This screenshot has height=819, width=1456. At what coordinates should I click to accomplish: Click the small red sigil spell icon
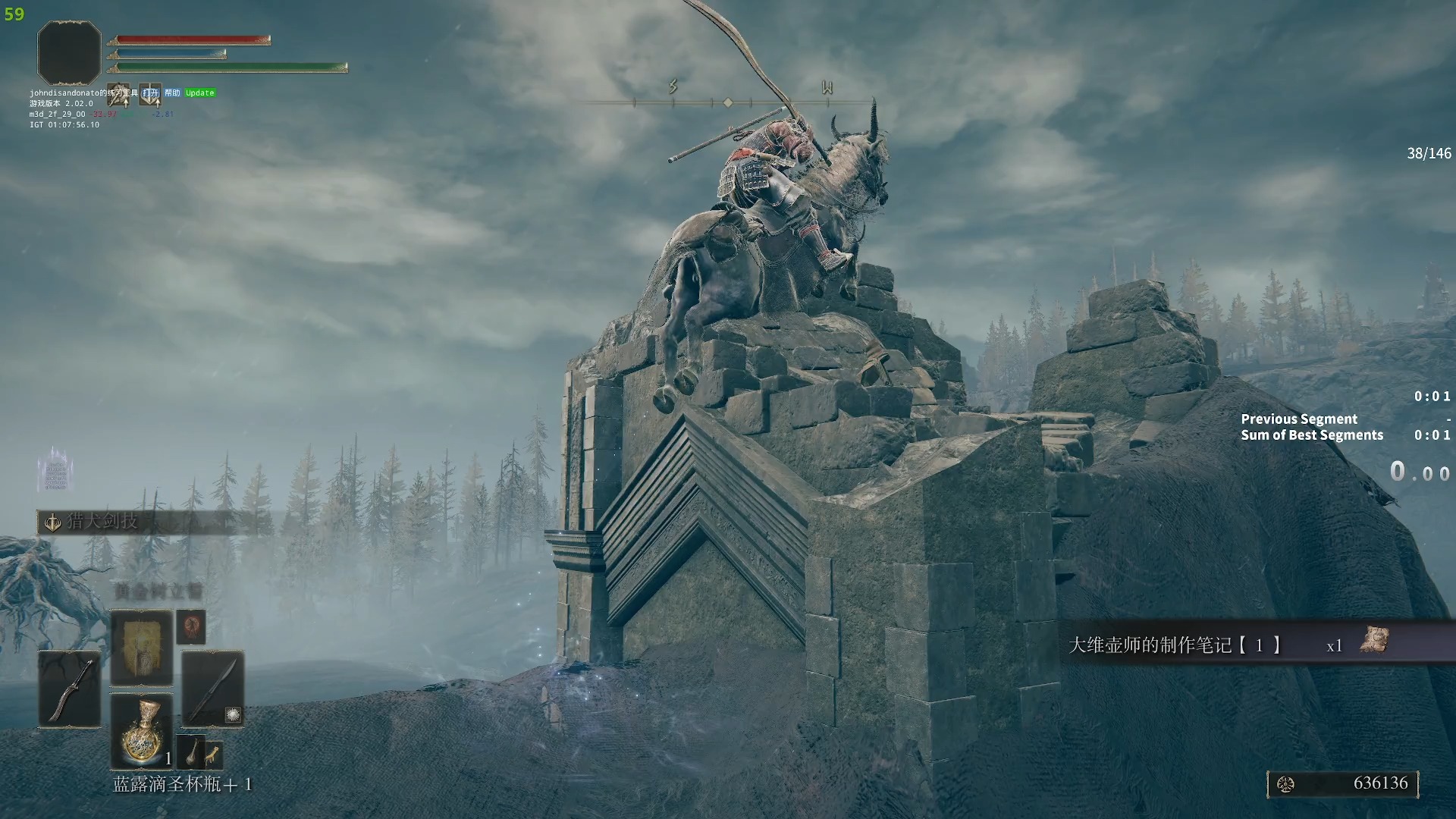[x=191, y=628]
